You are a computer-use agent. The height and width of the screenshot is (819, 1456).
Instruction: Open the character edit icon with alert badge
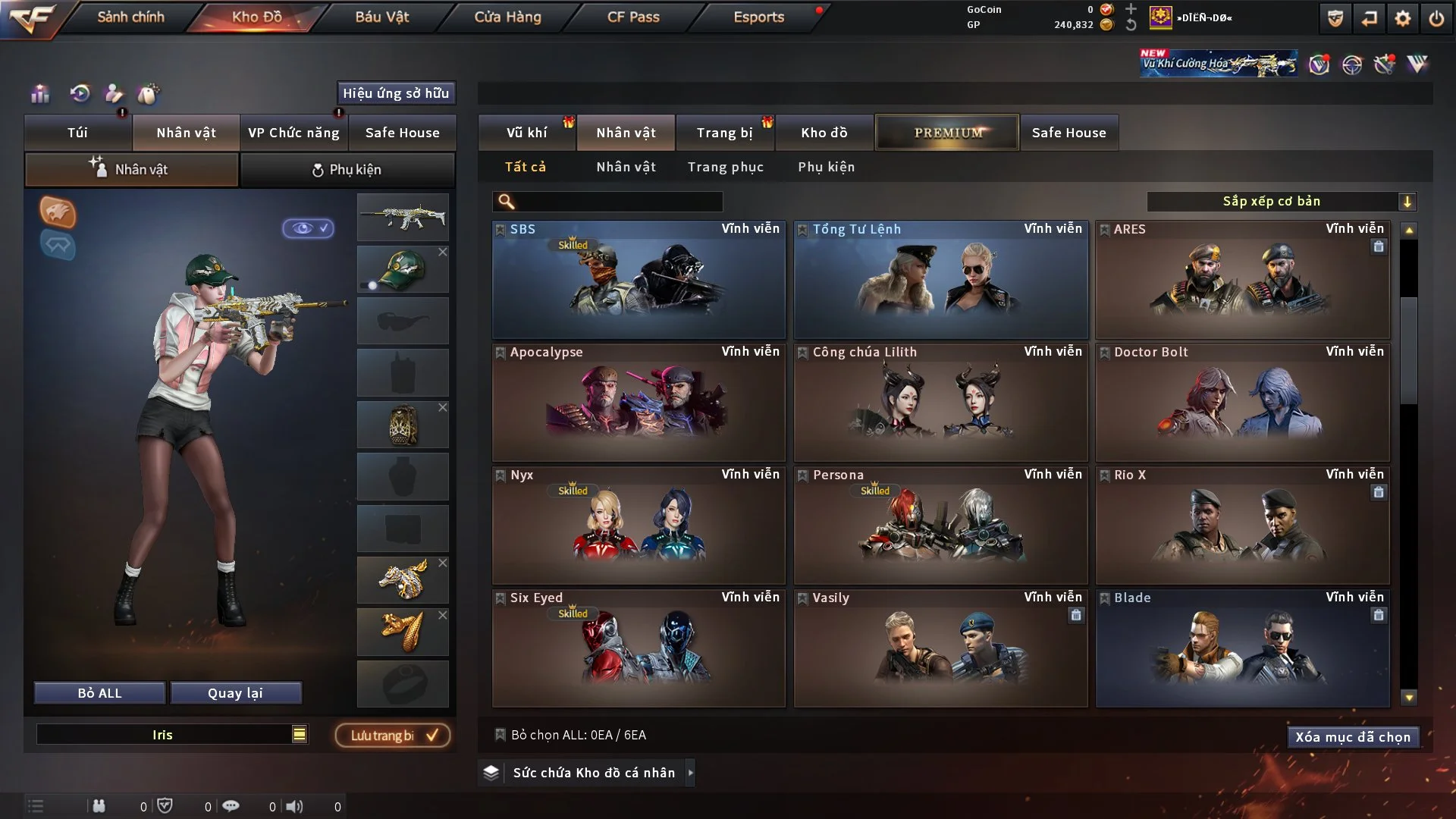pyautogui.click(x=114, y=94)
